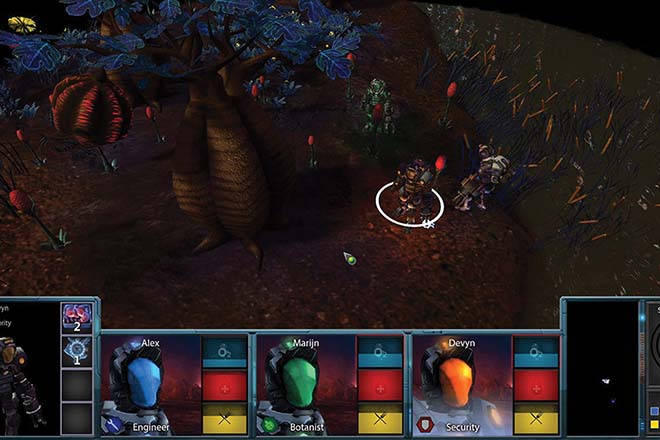Select the crew member inside the white ring
Viewport: 660px width, 440px height.
point(407,192)
